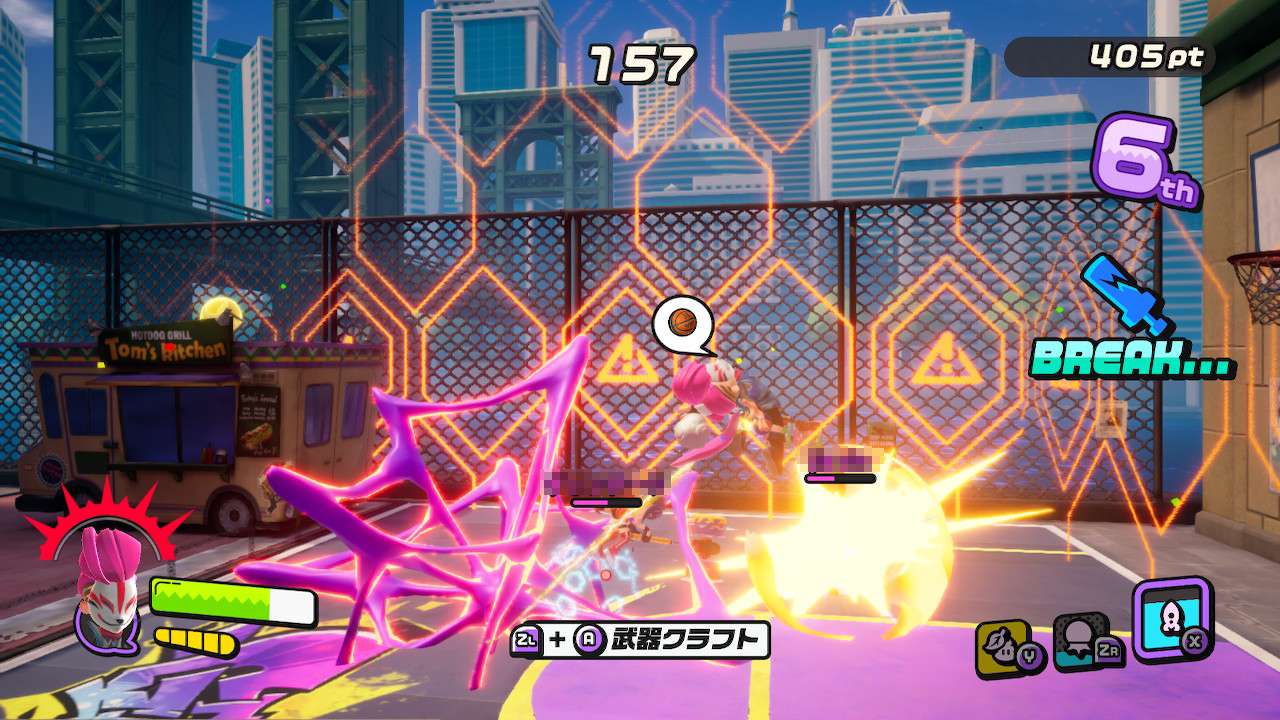1280x720 pixels.
Task: Click the 6th place rank badge
Action: pos(1143,161)
